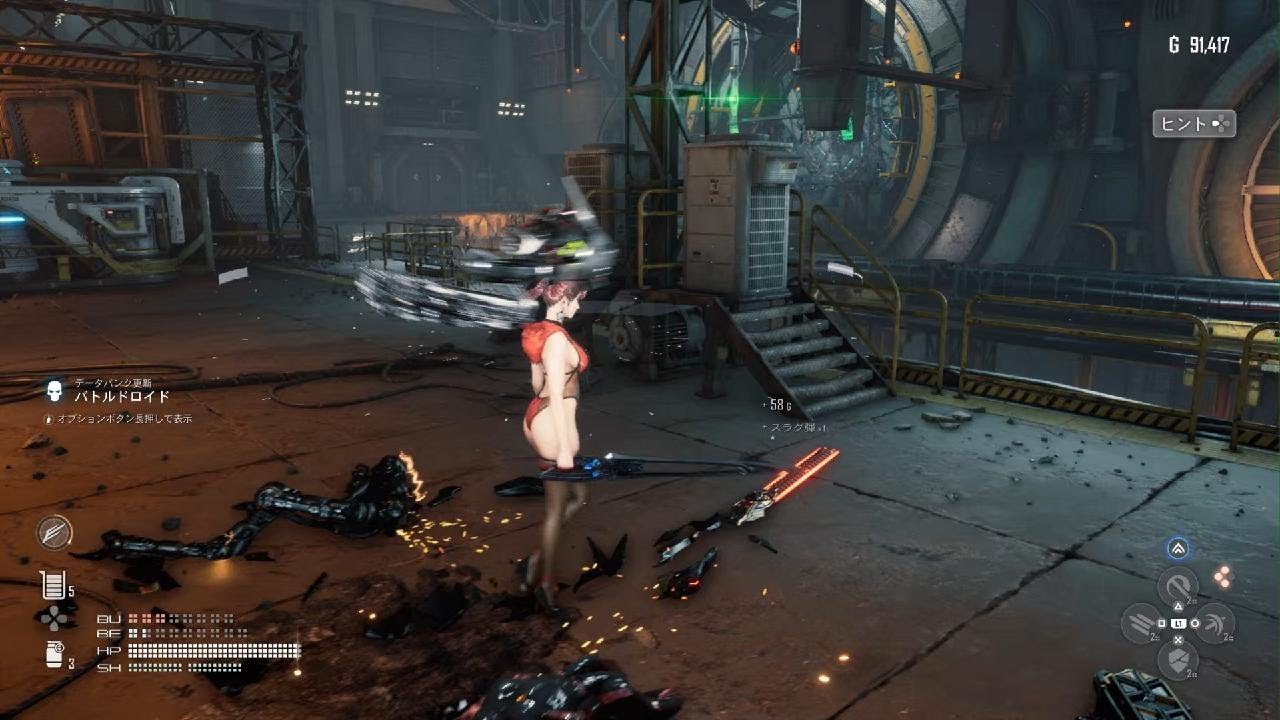Trigger the bottom shield-break beta skill

pyautogui.click(x=1178, y=659)
